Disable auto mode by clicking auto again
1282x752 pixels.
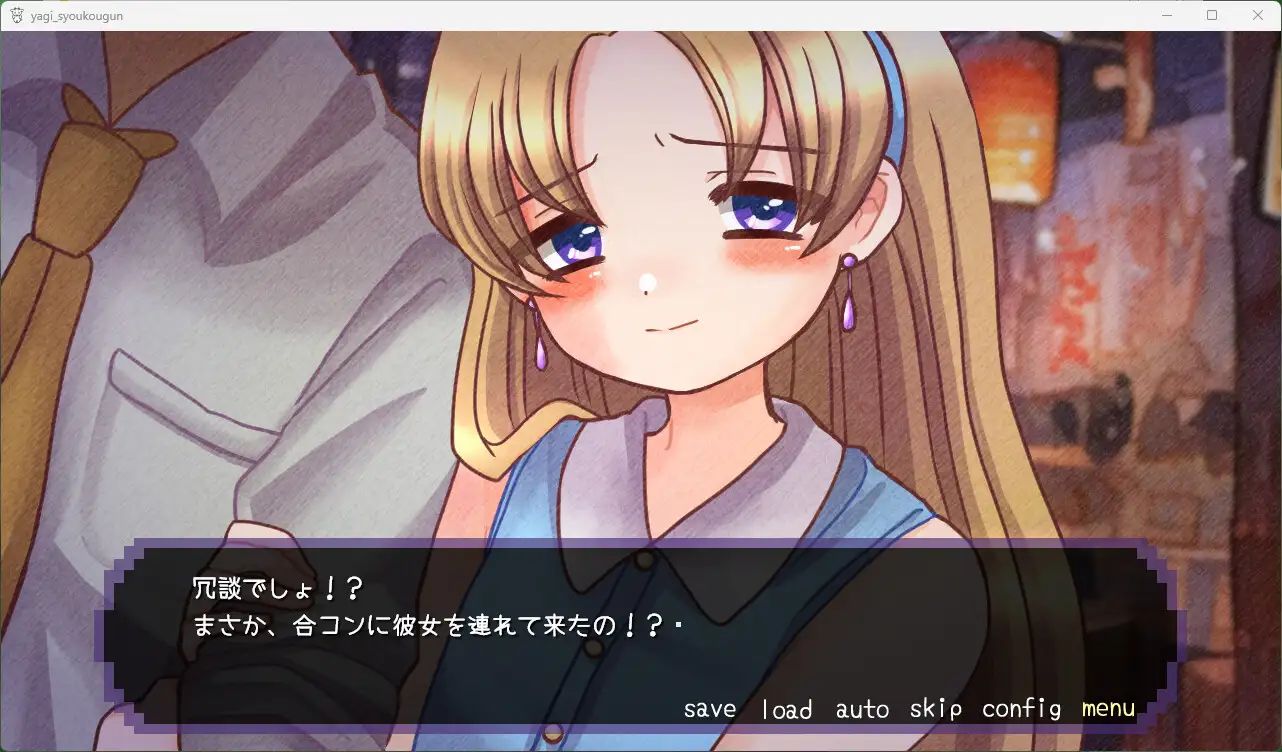861,708
